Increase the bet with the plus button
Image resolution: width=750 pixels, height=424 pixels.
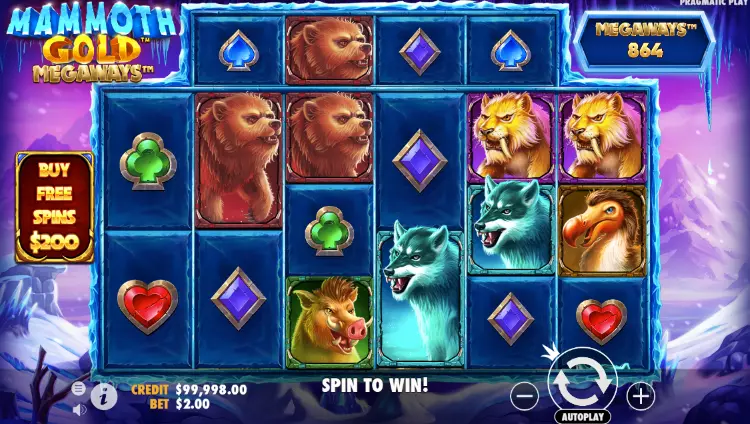pyautogui.click(x=640, y=396)
